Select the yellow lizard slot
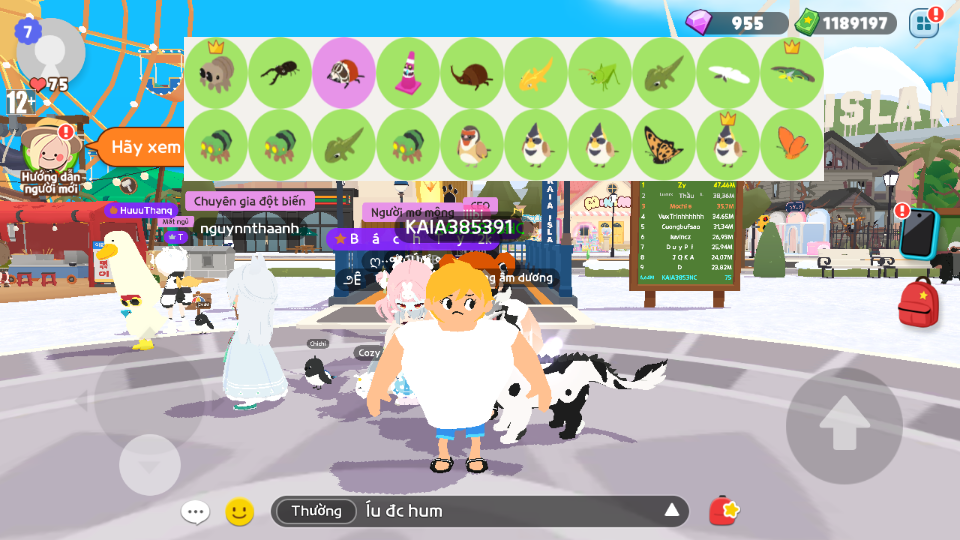 click(536, 73)
